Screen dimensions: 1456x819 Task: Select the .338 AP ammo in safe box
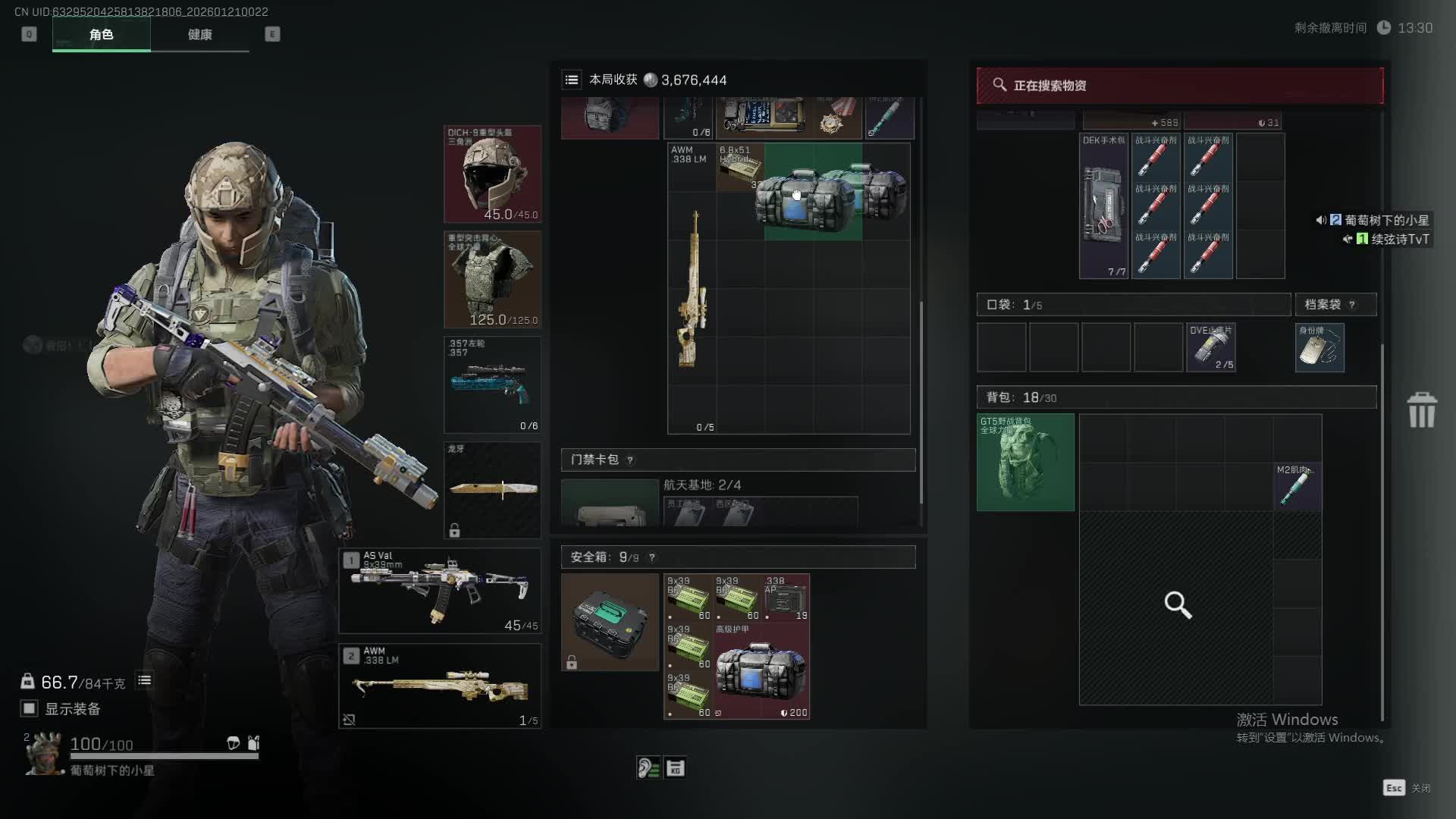tap(786, 598)
